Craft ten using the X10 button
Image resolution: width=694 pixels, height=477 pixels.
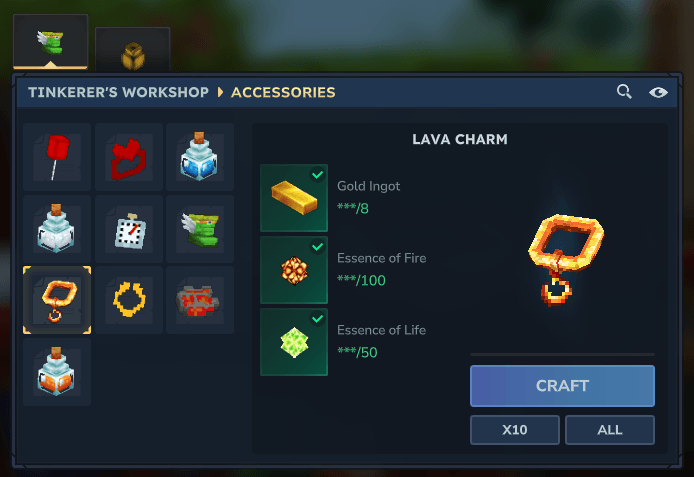tap(515, 430)
